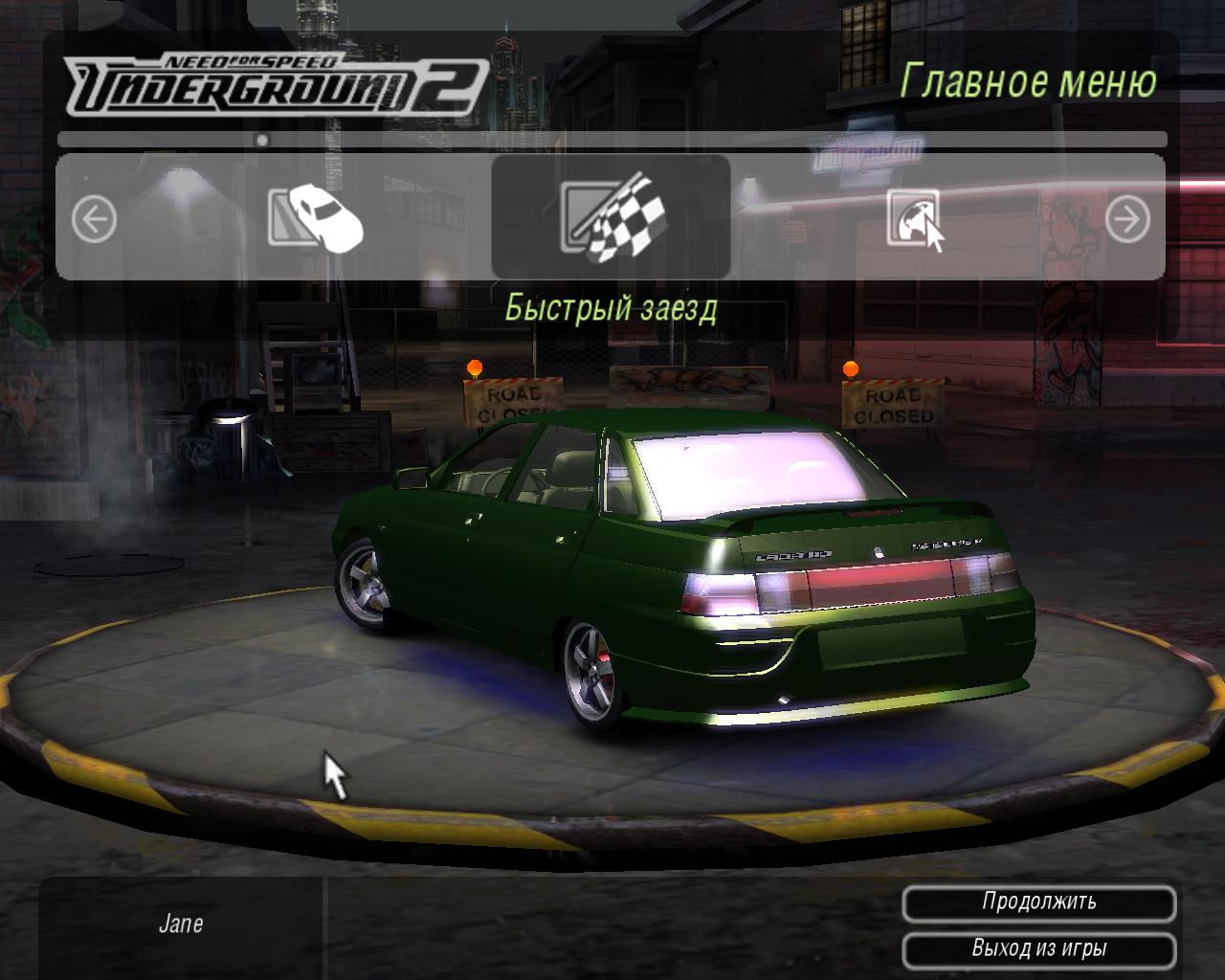Image resolution: width=1225 pixels, height=980 pixels.
Task: Click the Продолжить button
Action: pyautogui.click(x=1038, y=902)
